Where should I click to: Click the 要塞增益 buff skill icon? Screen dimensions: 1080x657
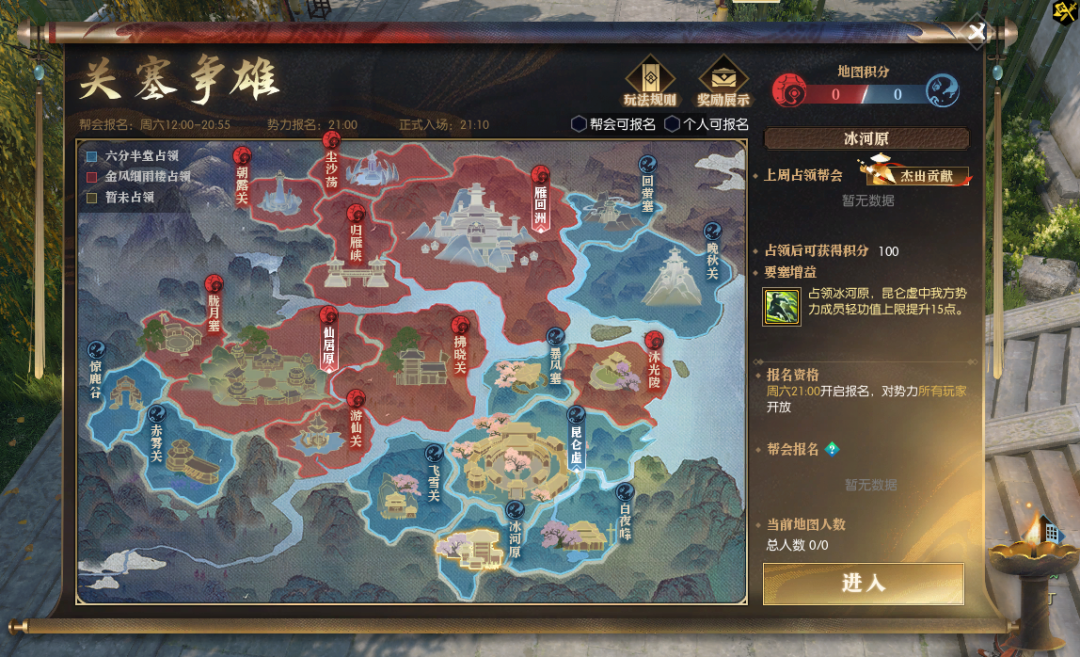point(781,306)
